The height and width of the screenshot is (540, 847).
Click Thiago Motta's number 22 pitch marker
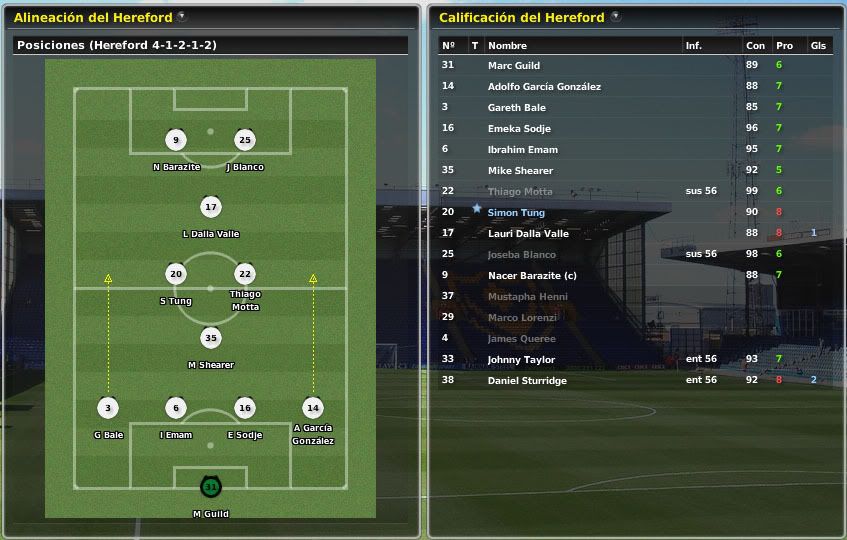point(245,274)
